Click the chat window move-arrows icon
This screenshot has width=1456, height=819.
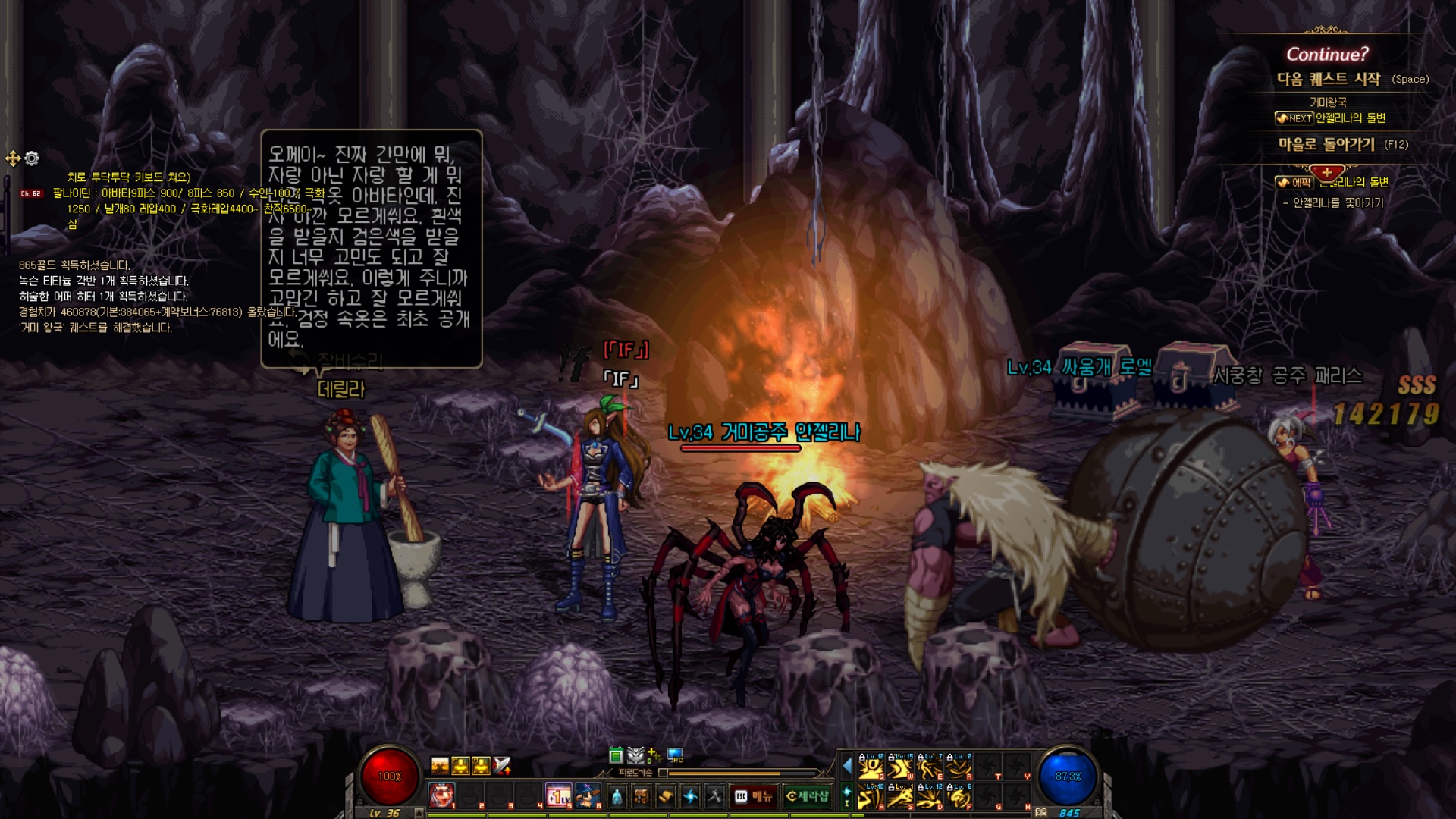coord(13,158)
